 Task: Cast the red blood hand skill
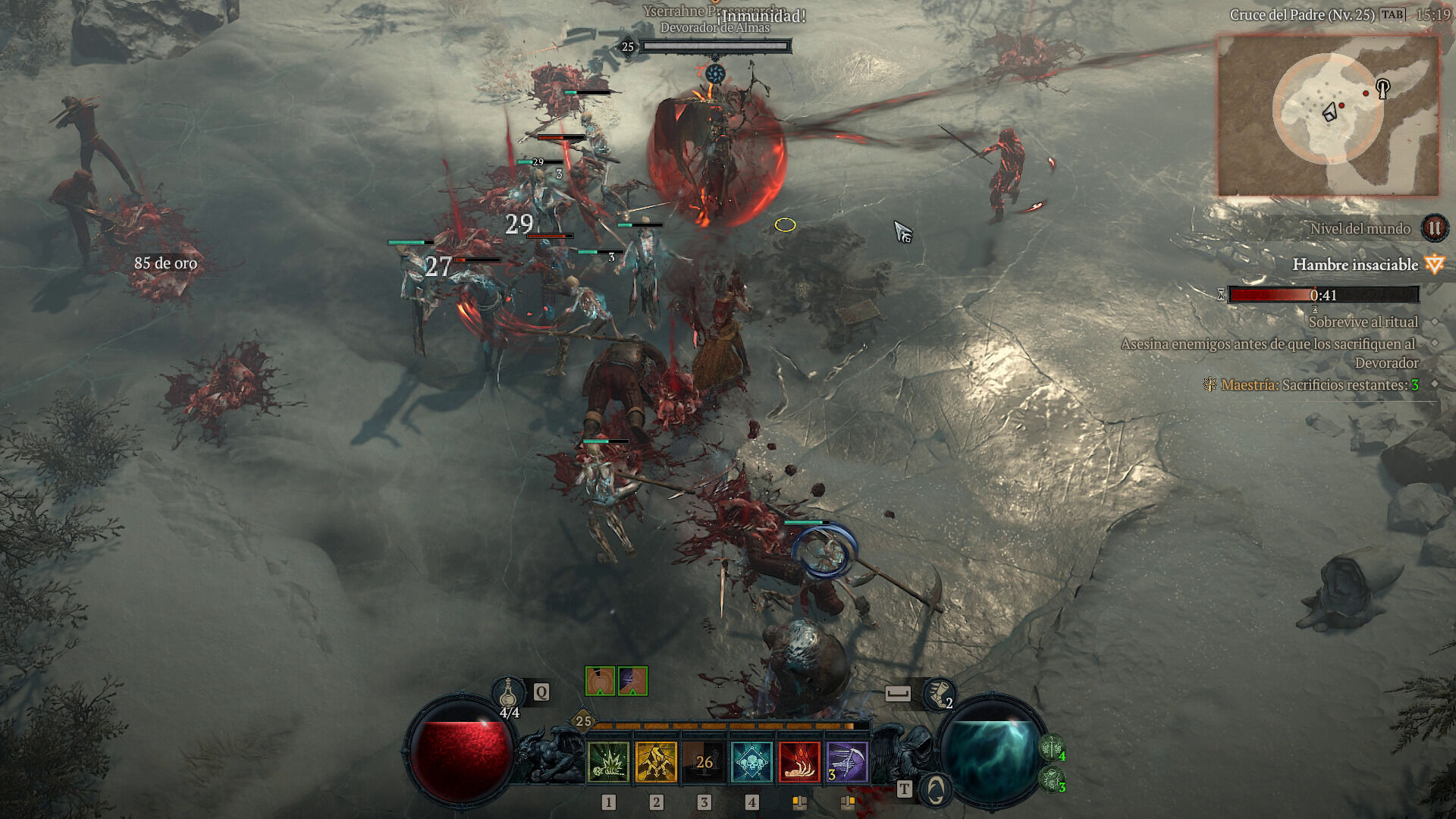tap(800, 762)
